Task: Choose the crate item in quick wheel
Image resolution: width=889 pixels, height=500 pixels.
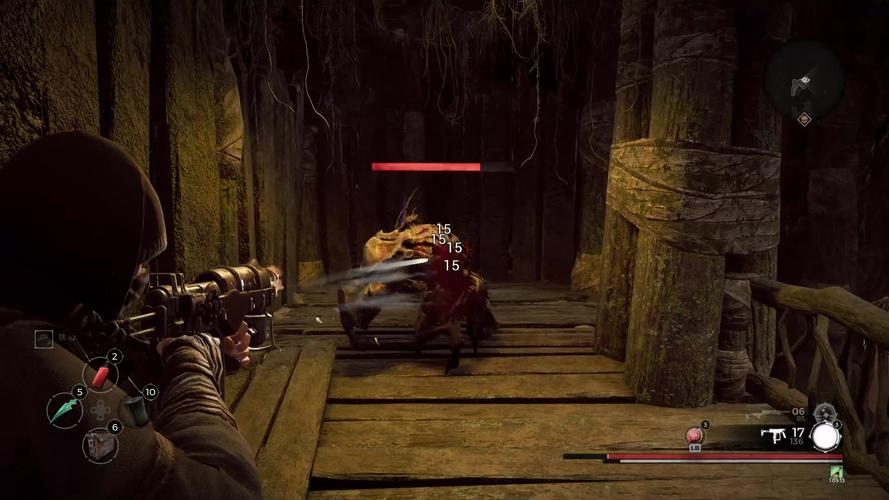Action: (98, 443)
